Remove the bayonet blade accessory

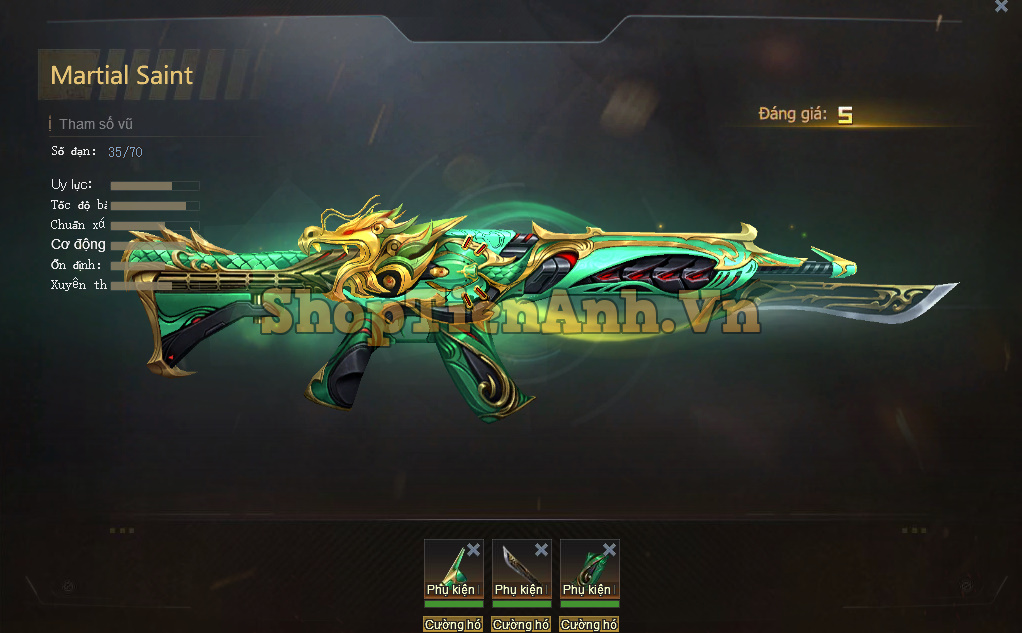click(541, 550)
